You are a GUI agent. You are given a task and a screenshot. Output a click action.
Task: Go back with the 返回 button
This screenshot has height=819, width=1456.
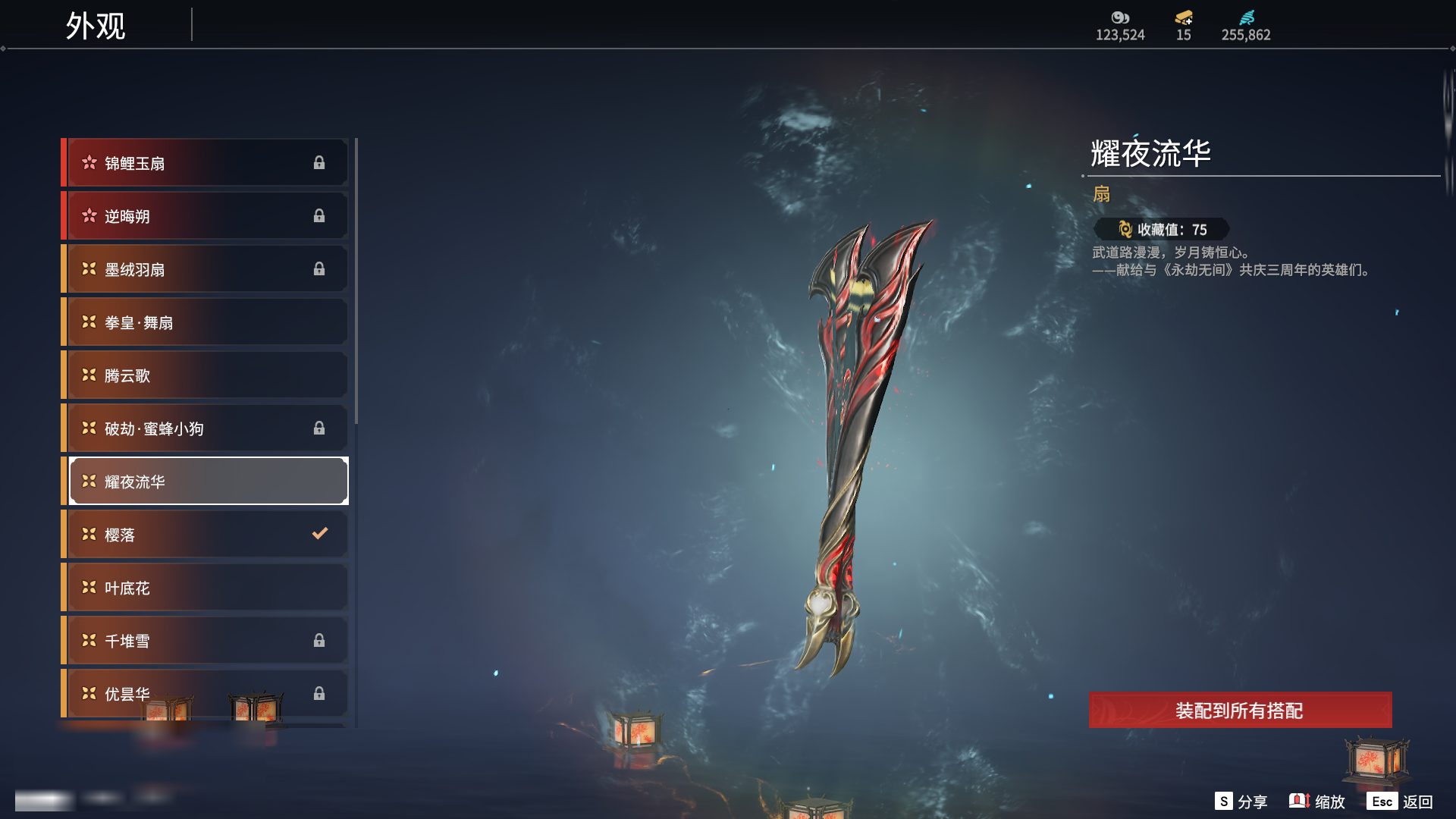(x=1400, y=802)
